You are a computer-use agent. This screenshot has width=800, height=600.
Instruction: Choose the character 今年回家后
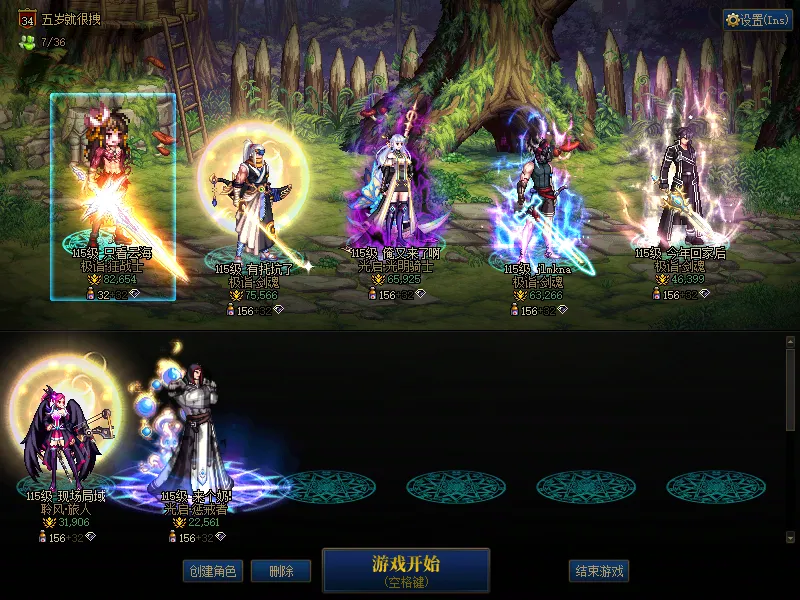pyautogui.click(x=682, y=195)
